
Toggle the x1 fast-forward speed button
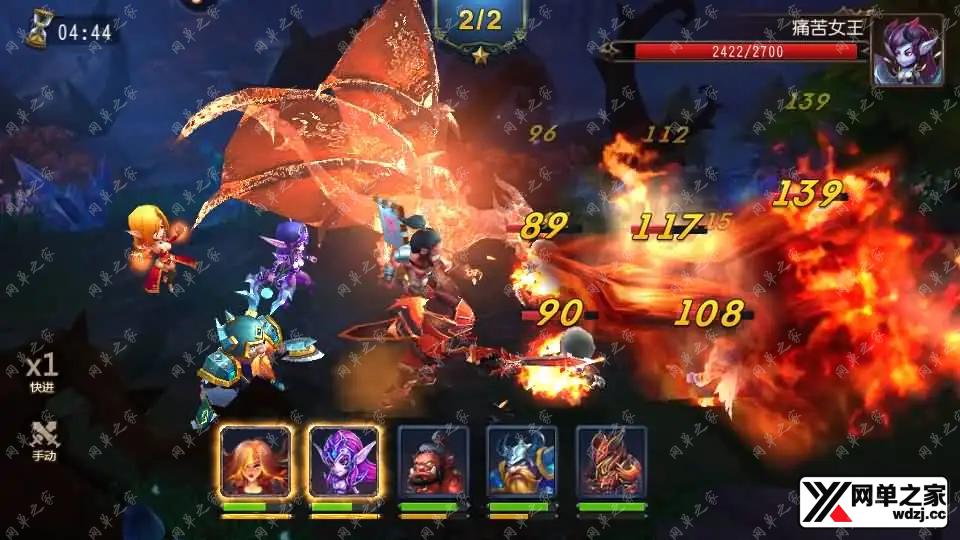pos(42,371)
